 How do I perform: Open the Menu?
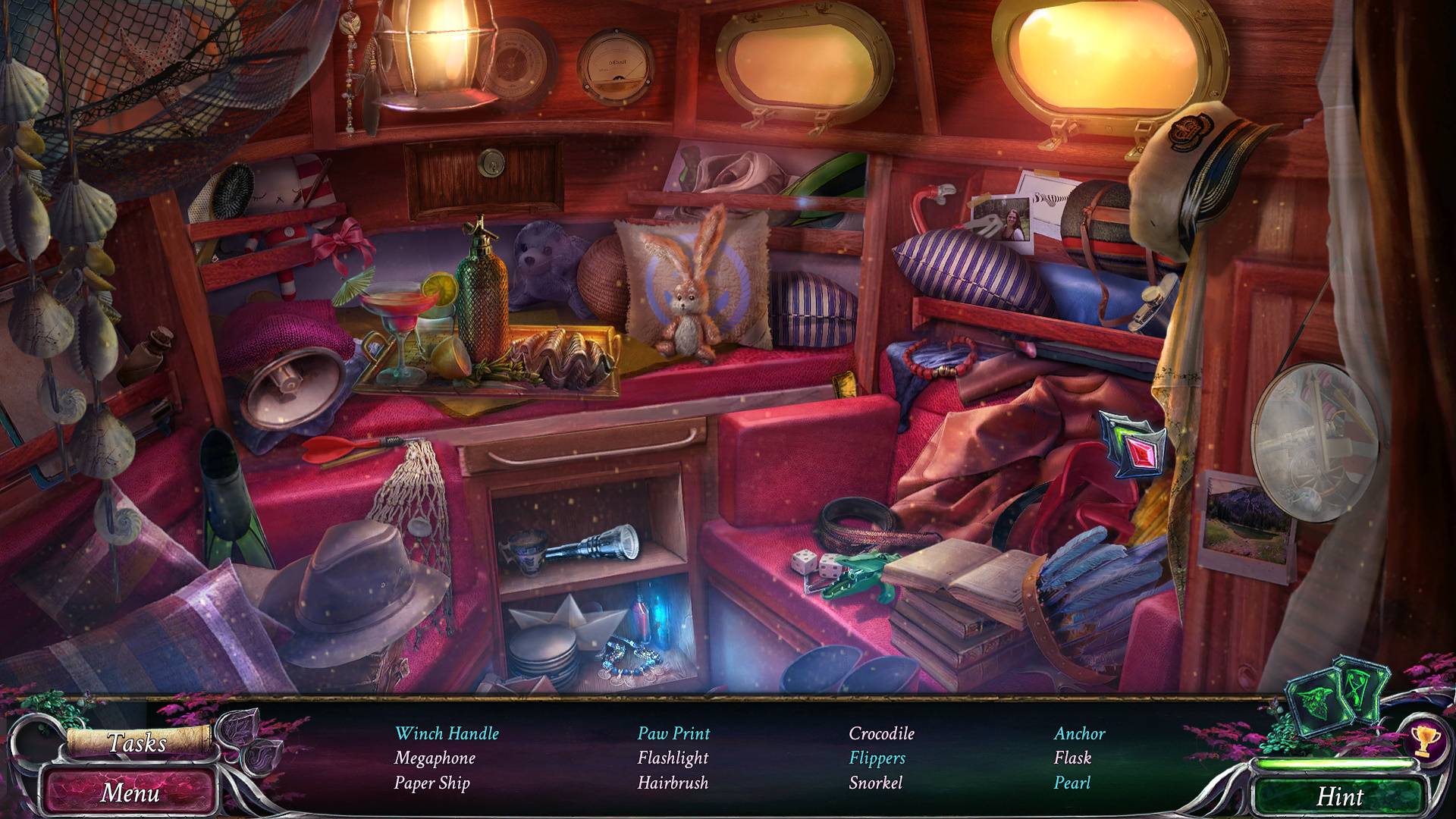point(130,792)
